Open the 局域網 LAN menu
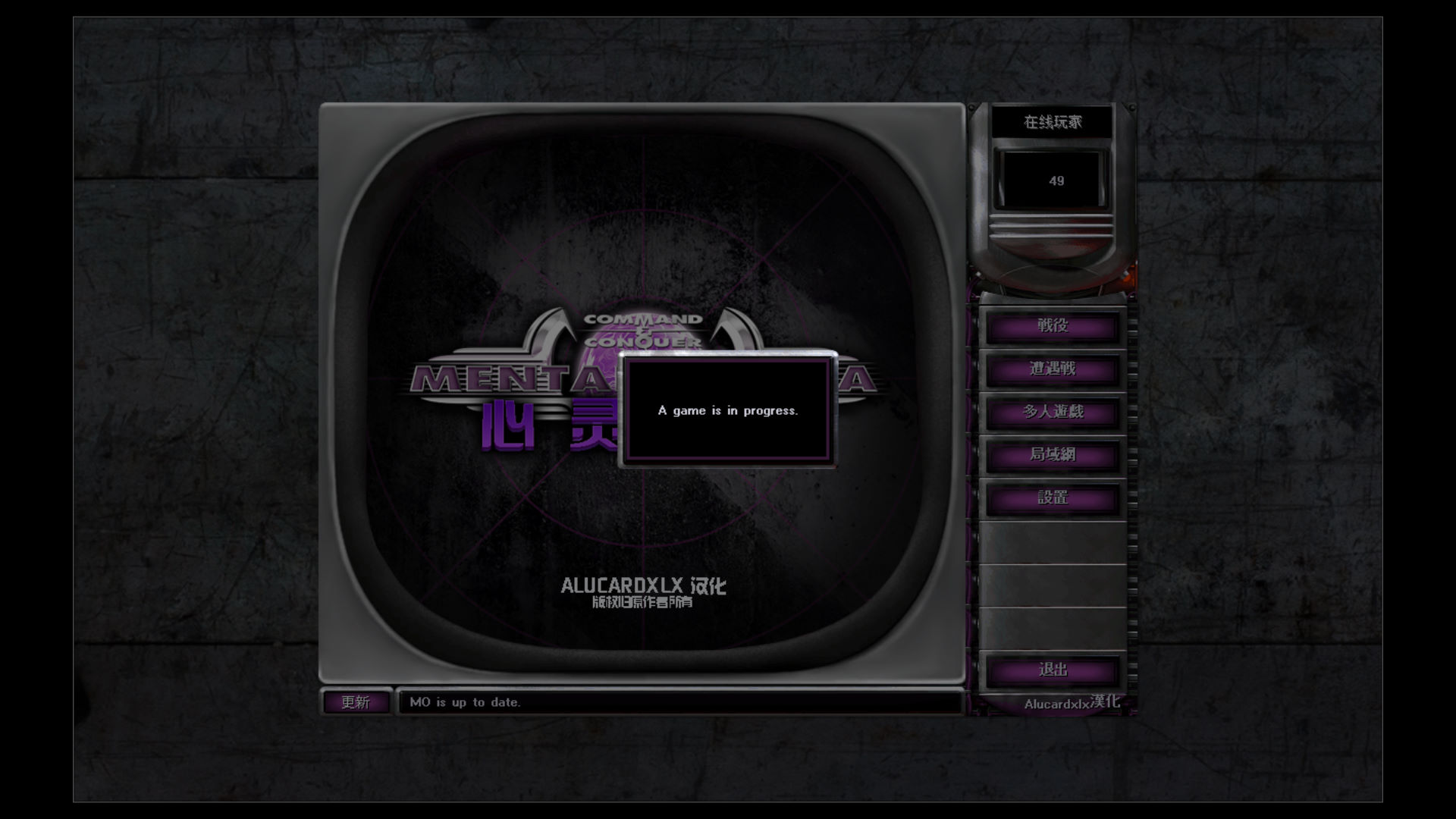The image size is (1456, 819). (x=1052, y=456)
